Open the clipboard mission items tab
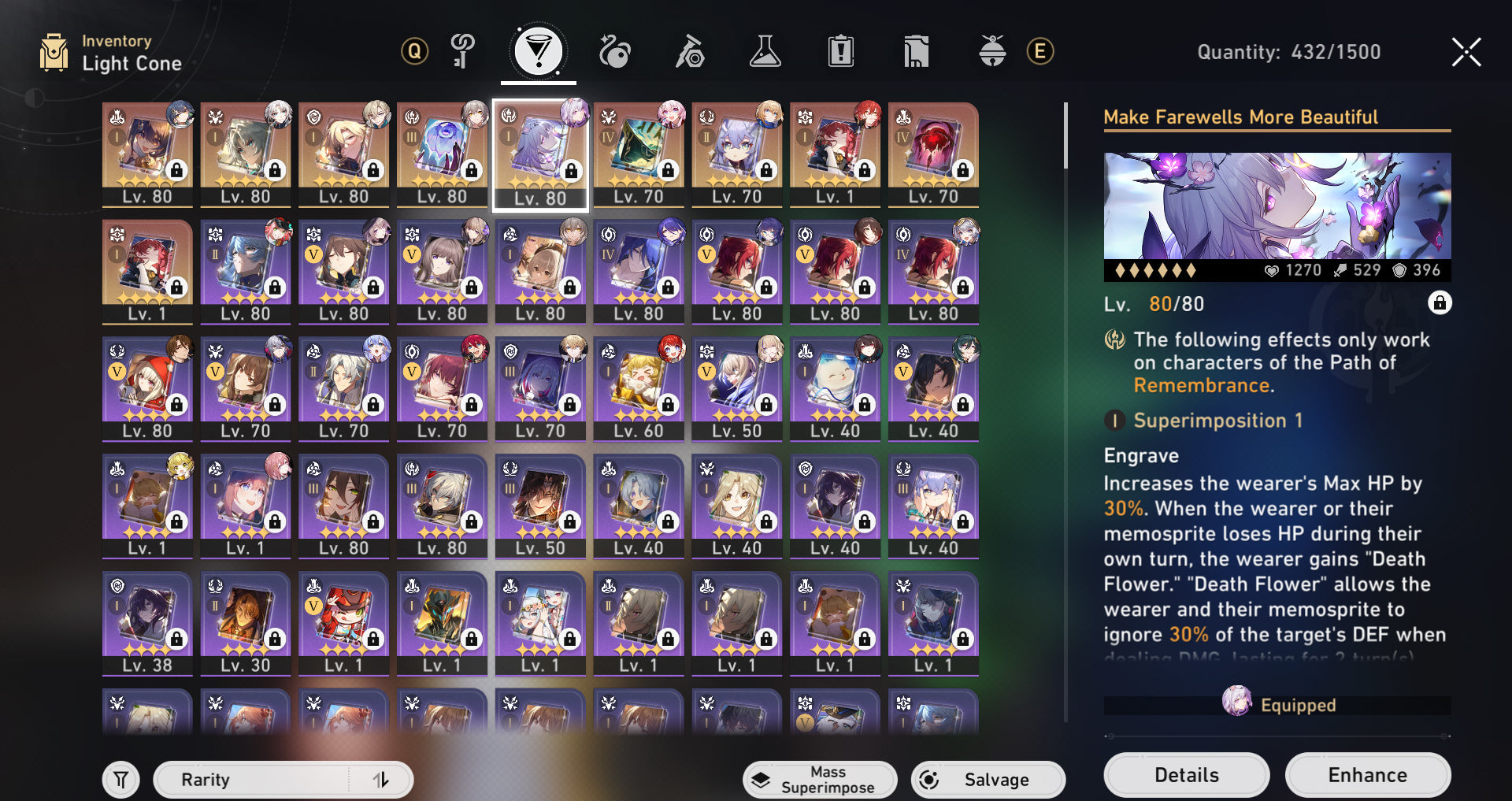 coord(840,52)
